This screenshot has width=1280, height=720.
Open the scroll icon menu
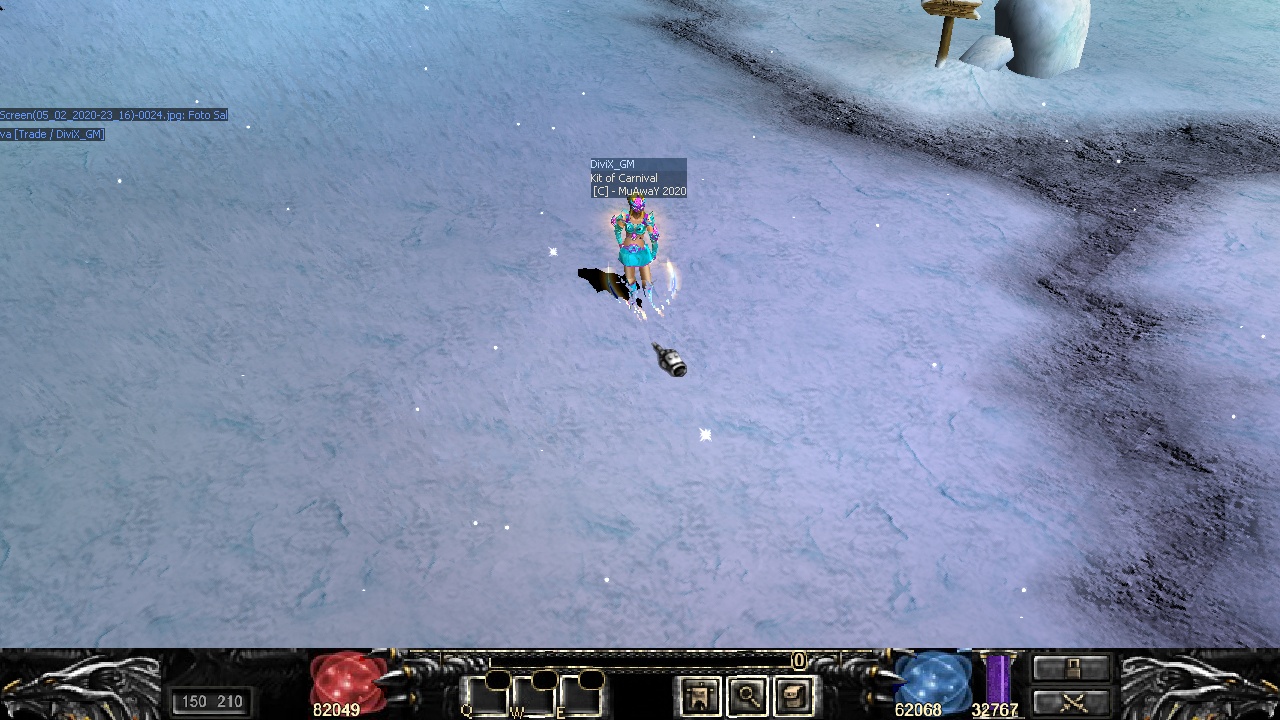794,696
